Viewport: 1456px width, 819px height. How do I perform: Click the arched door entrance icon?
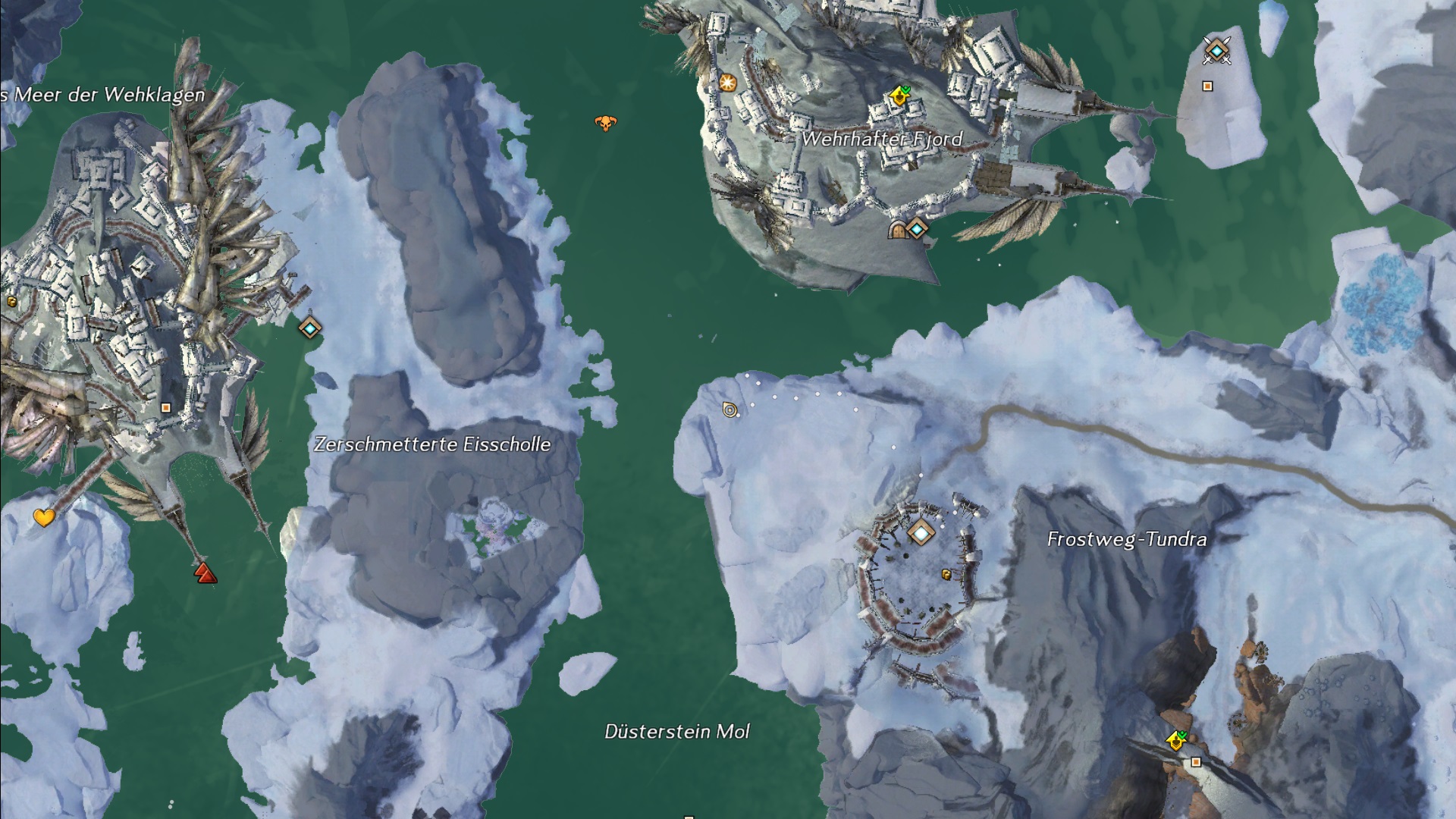(898, 229)
